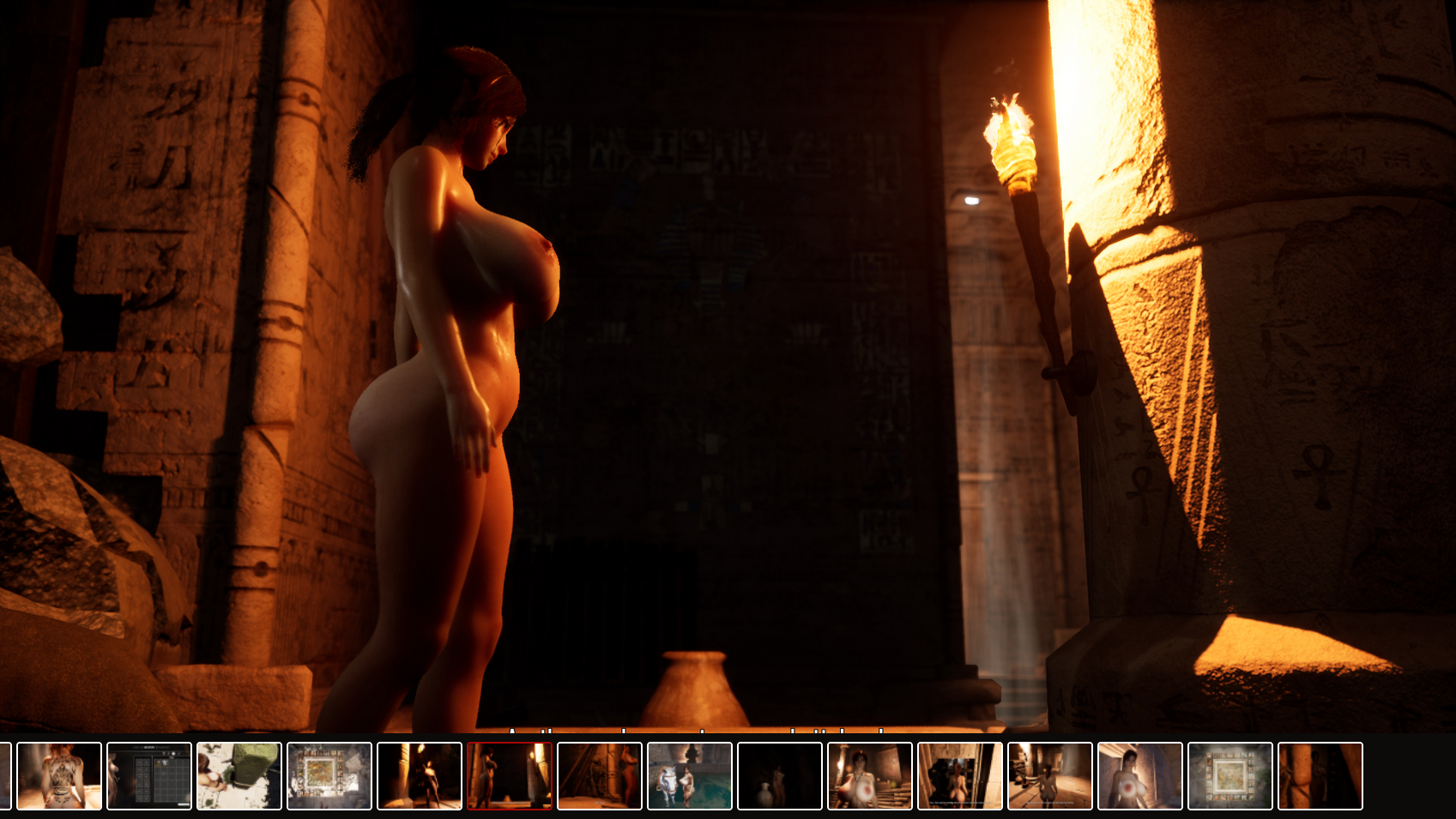Image resolution: width=1456 pixels, height=819 pixels.
Task: View the white horse by pool thumbnail
Action: [x=690, y=776]
